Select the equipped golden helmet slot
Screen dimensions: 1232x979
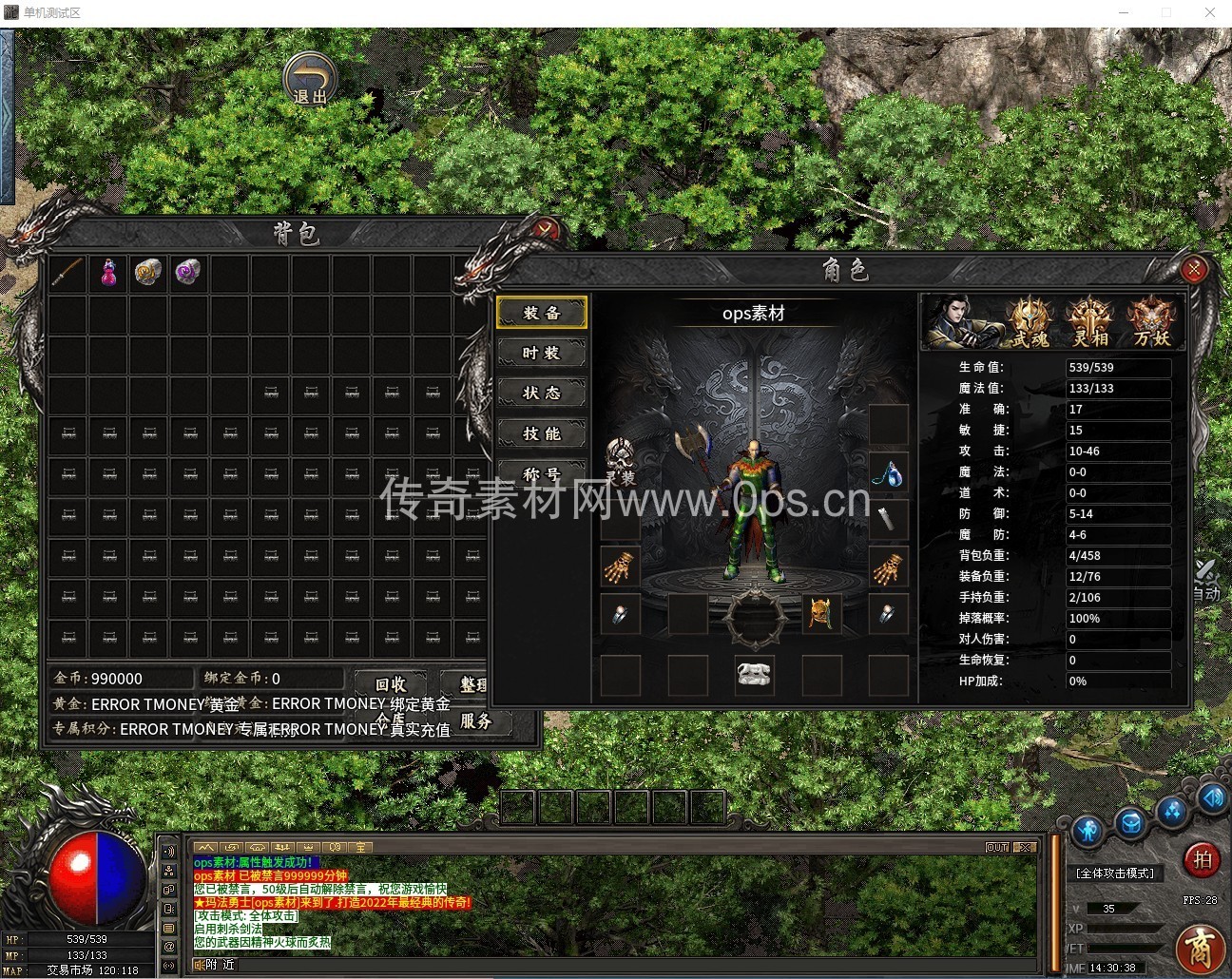(821, 614)
